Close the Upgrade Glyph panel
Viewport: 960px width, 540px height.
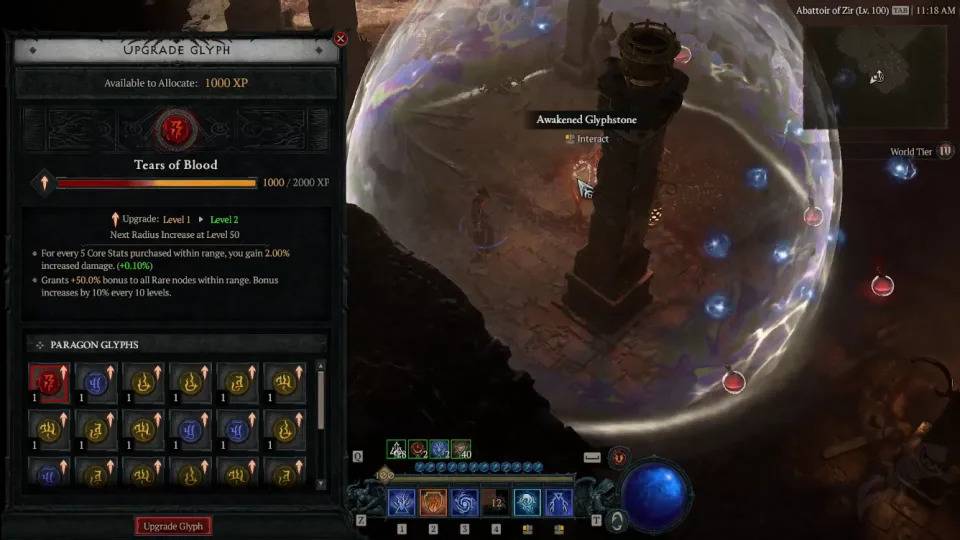click(340, 39)
